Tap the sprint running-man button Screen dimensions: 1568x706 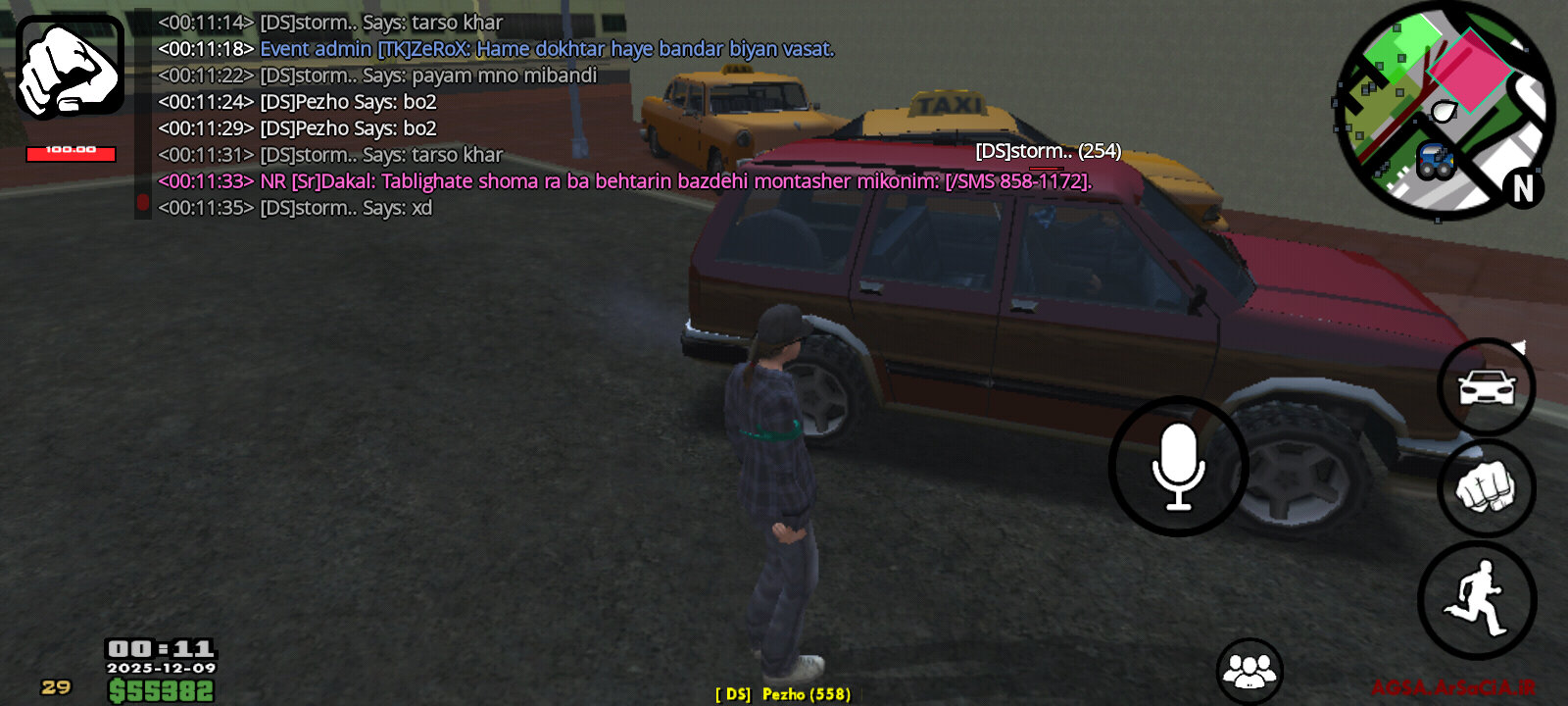[x=1477, y=600]
